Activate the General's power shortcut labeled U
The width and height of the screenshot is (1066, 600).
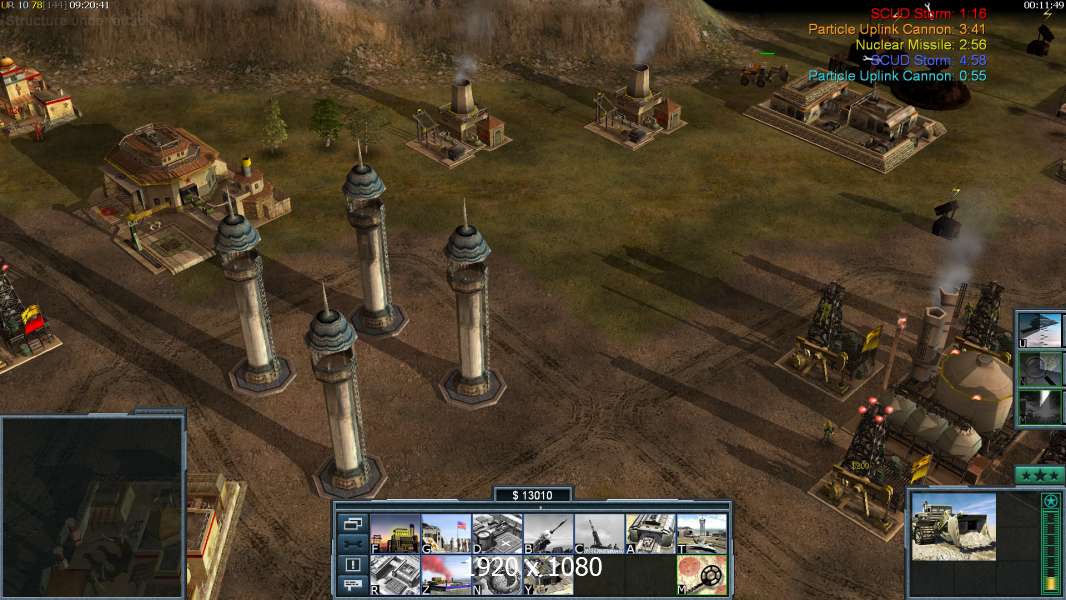[x=1040, y=329]
